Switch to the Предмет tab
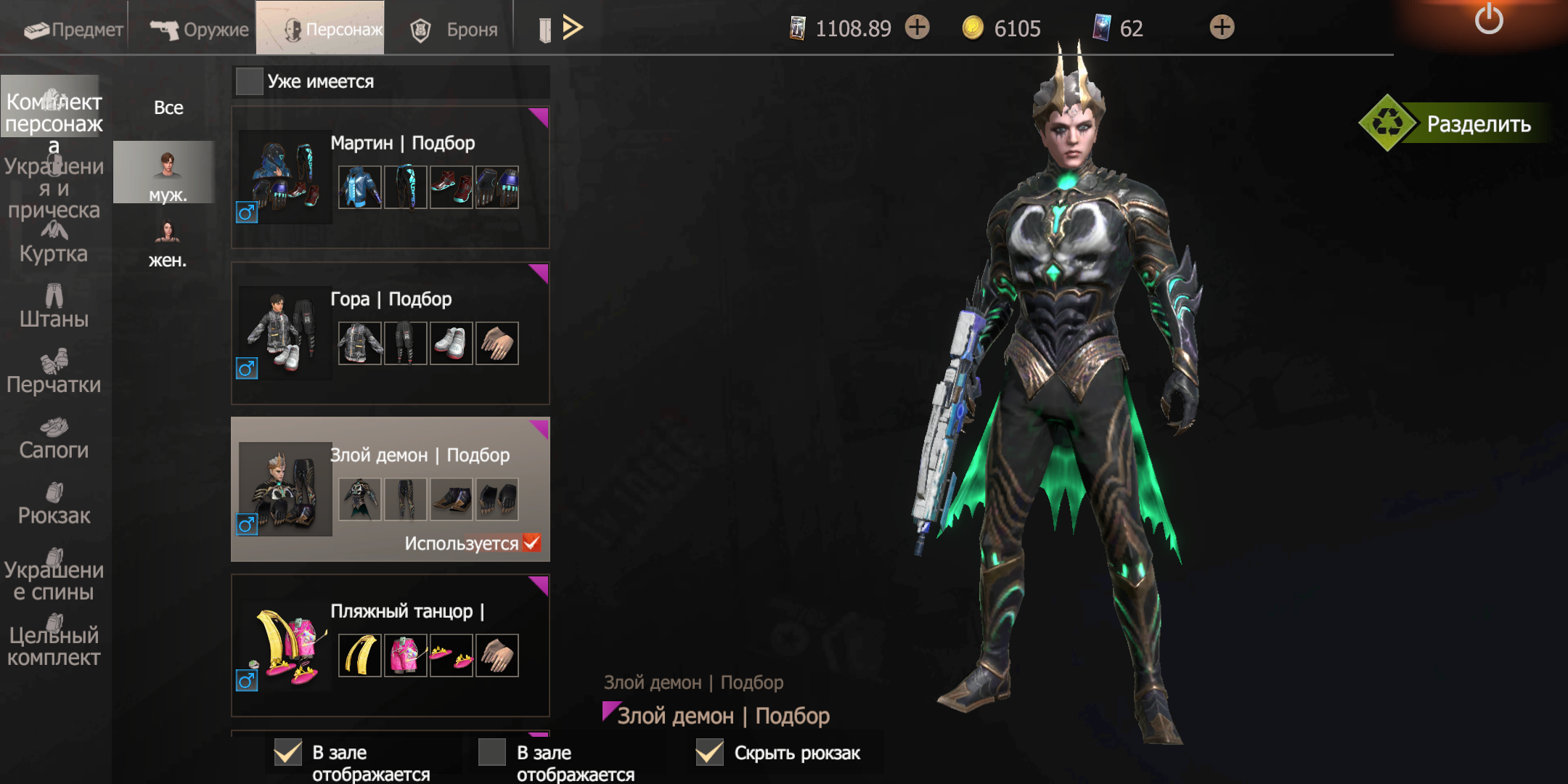Viewport: 1568px width, 784px height. [73, 29]
